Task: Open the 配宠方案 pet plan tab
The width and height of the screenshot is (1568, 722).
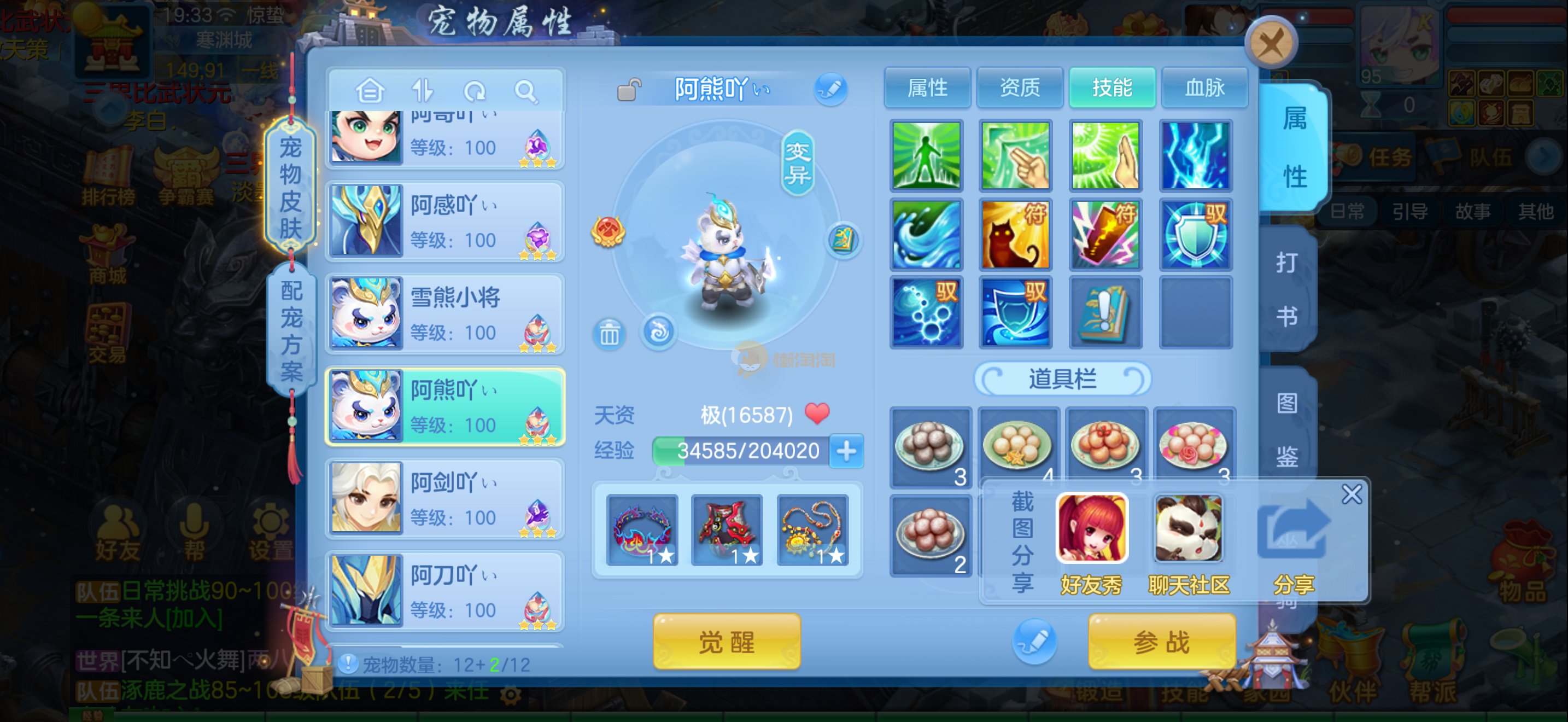Action: click(291, 330)
